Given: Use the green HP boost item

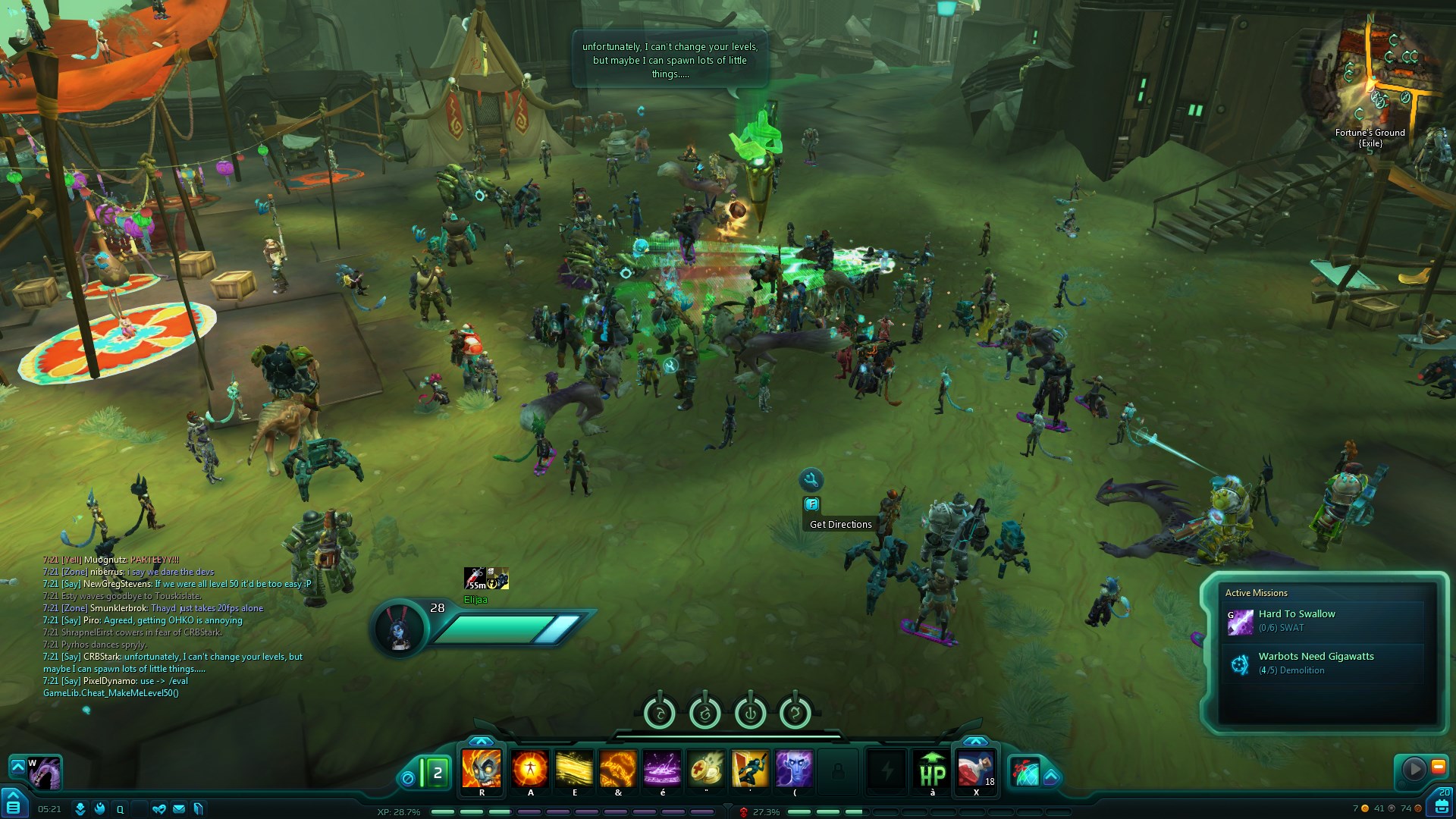Looking at the screenshot, I should [932, 769].
